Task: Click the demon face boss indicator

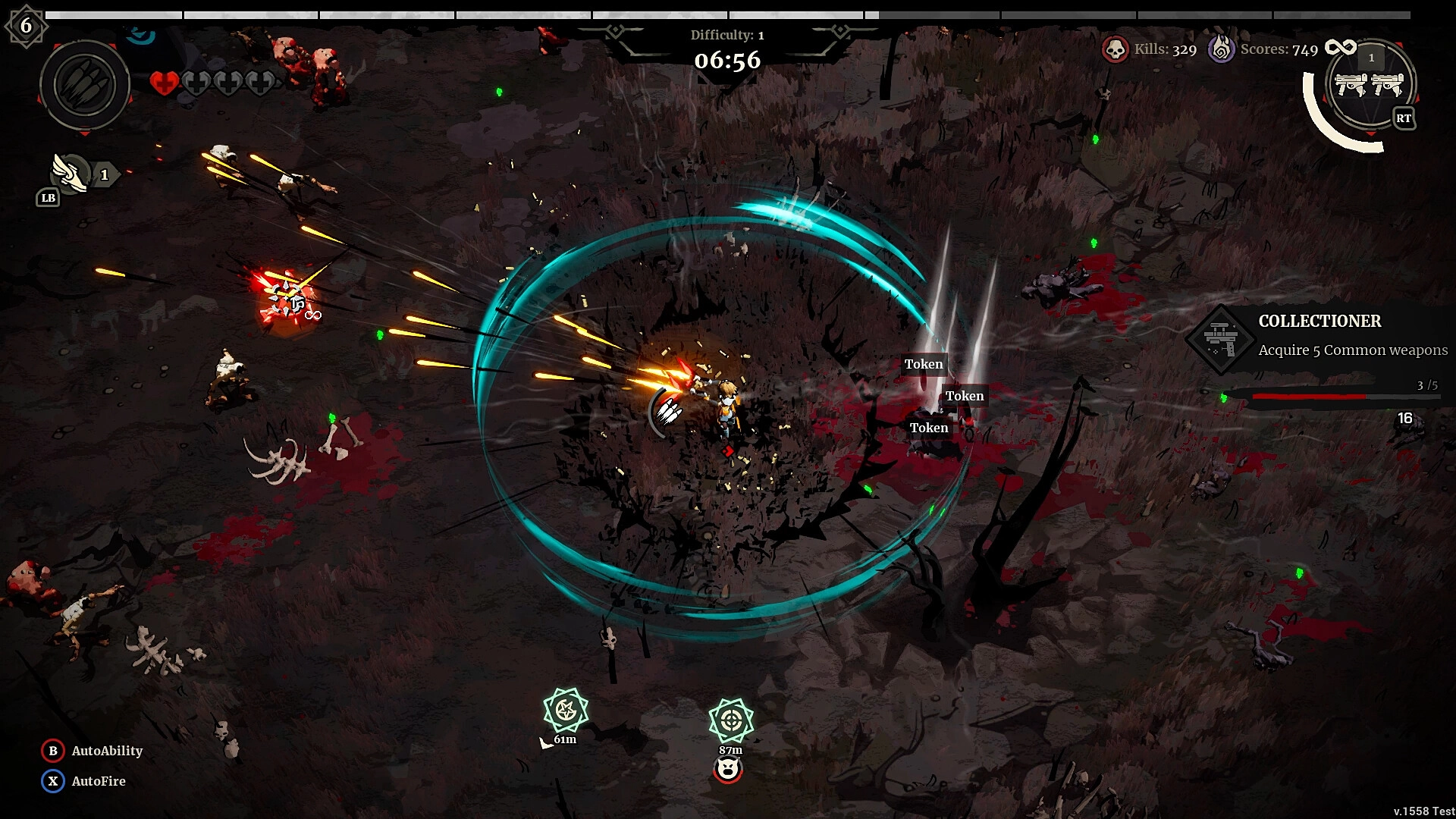Action: (728, 770)
